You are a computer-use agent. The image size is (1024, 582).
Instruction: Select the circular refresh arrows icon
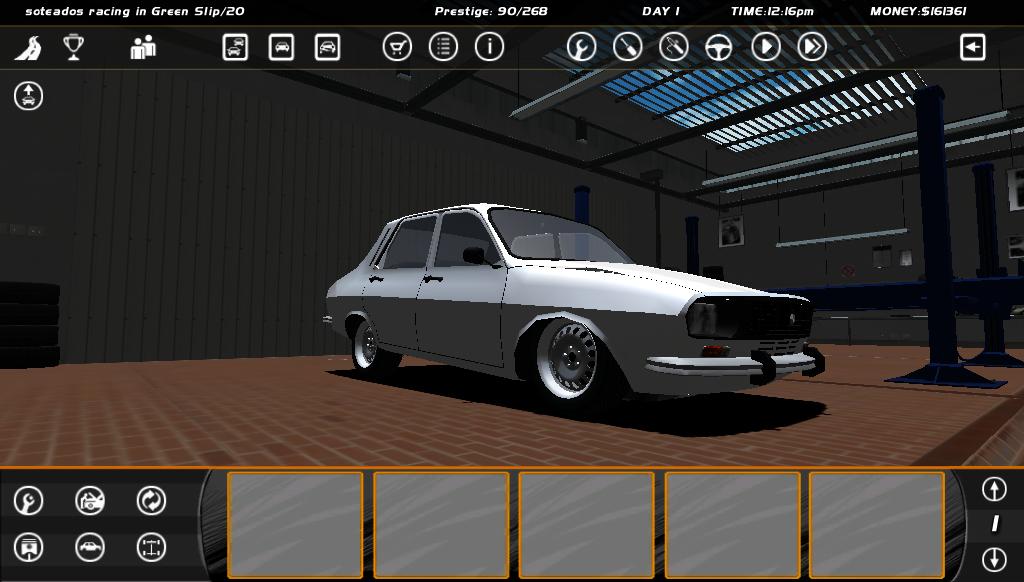point(151,500)
